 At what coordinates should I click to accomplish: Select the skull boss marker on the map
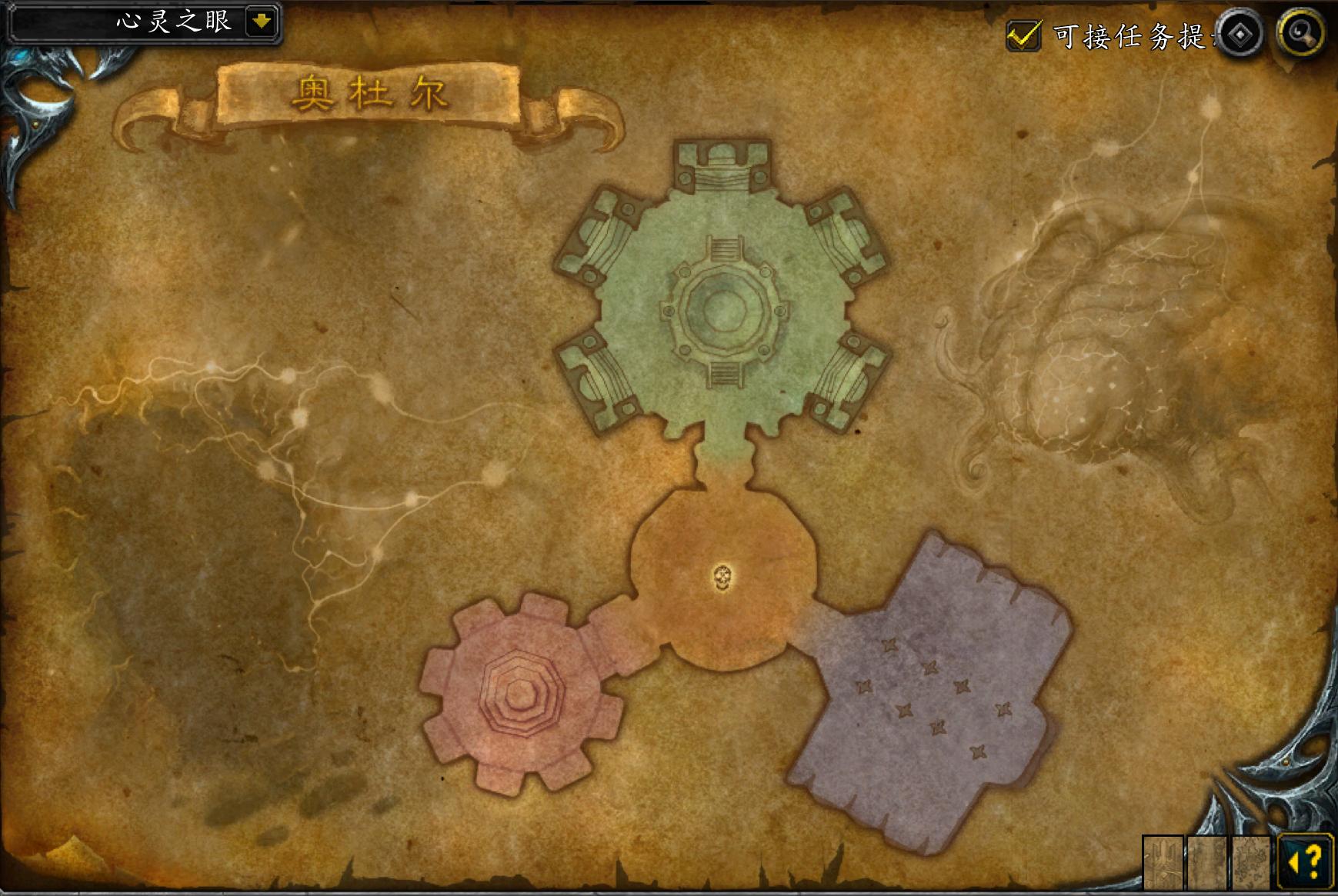point(722,578)
